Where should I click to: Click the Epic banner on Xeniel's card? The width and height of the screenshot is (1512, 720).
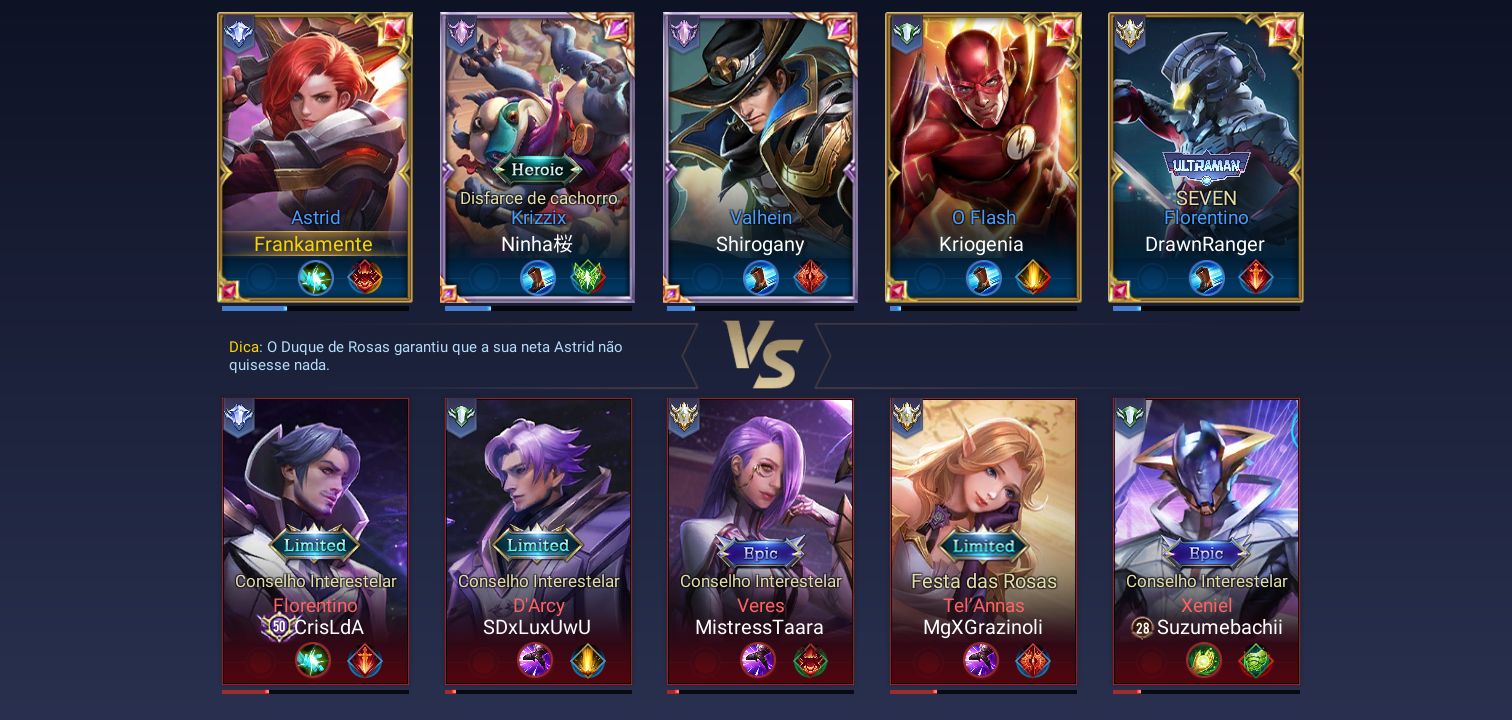(x=1206, y=553)
